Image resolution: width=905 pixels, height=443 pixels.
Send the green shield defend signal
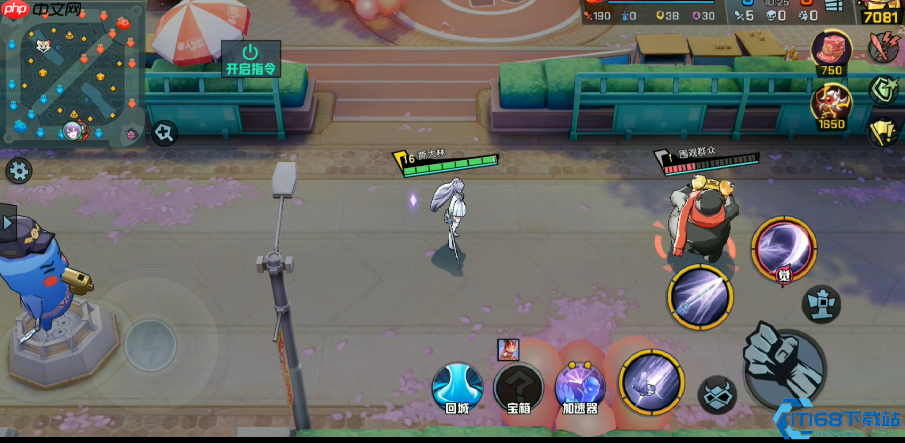pos(883,89)
